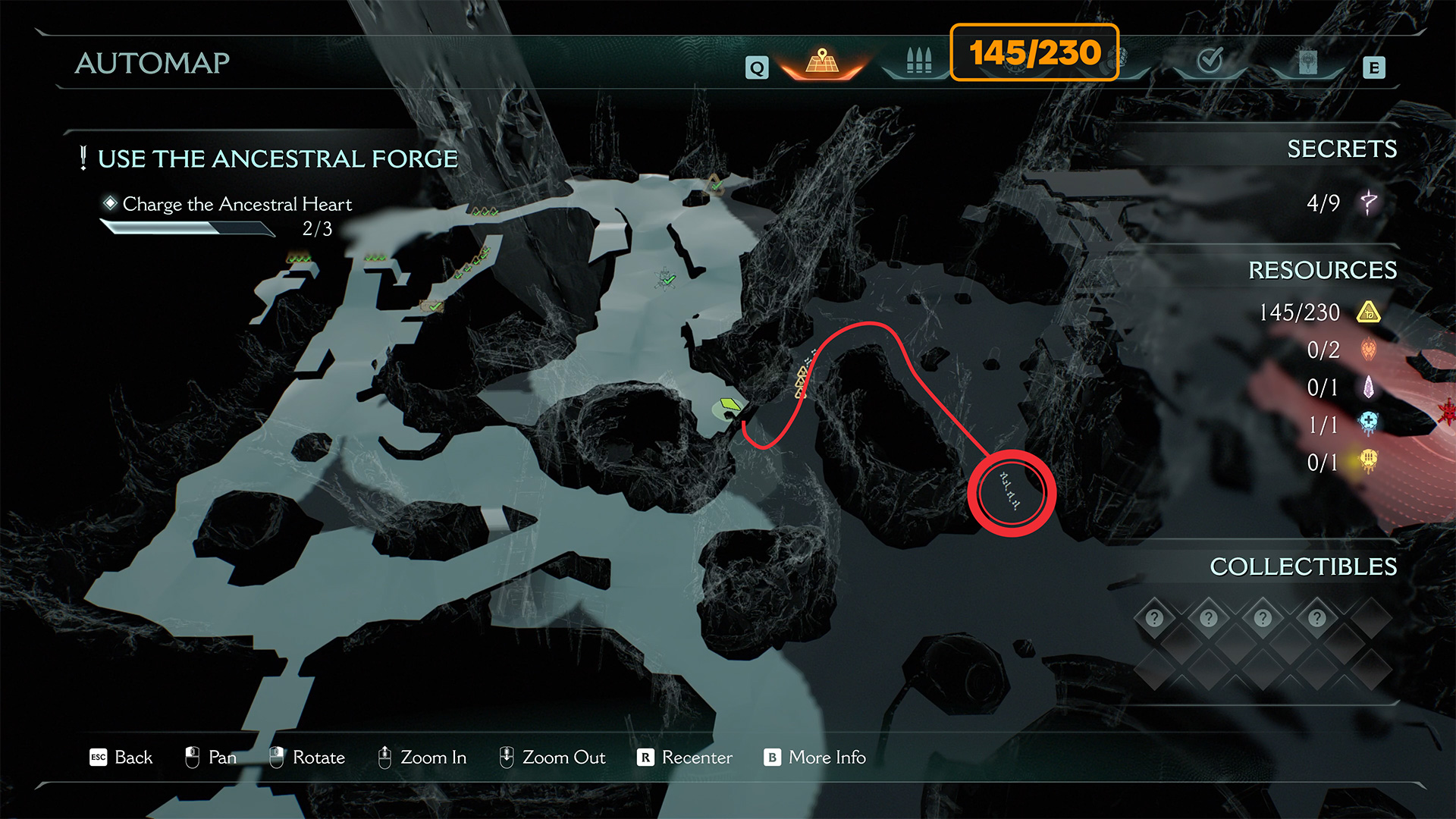Click the blue health skull icon
The width and height of the screenshot is (1456, 819).
click(x=1369, y=423)
